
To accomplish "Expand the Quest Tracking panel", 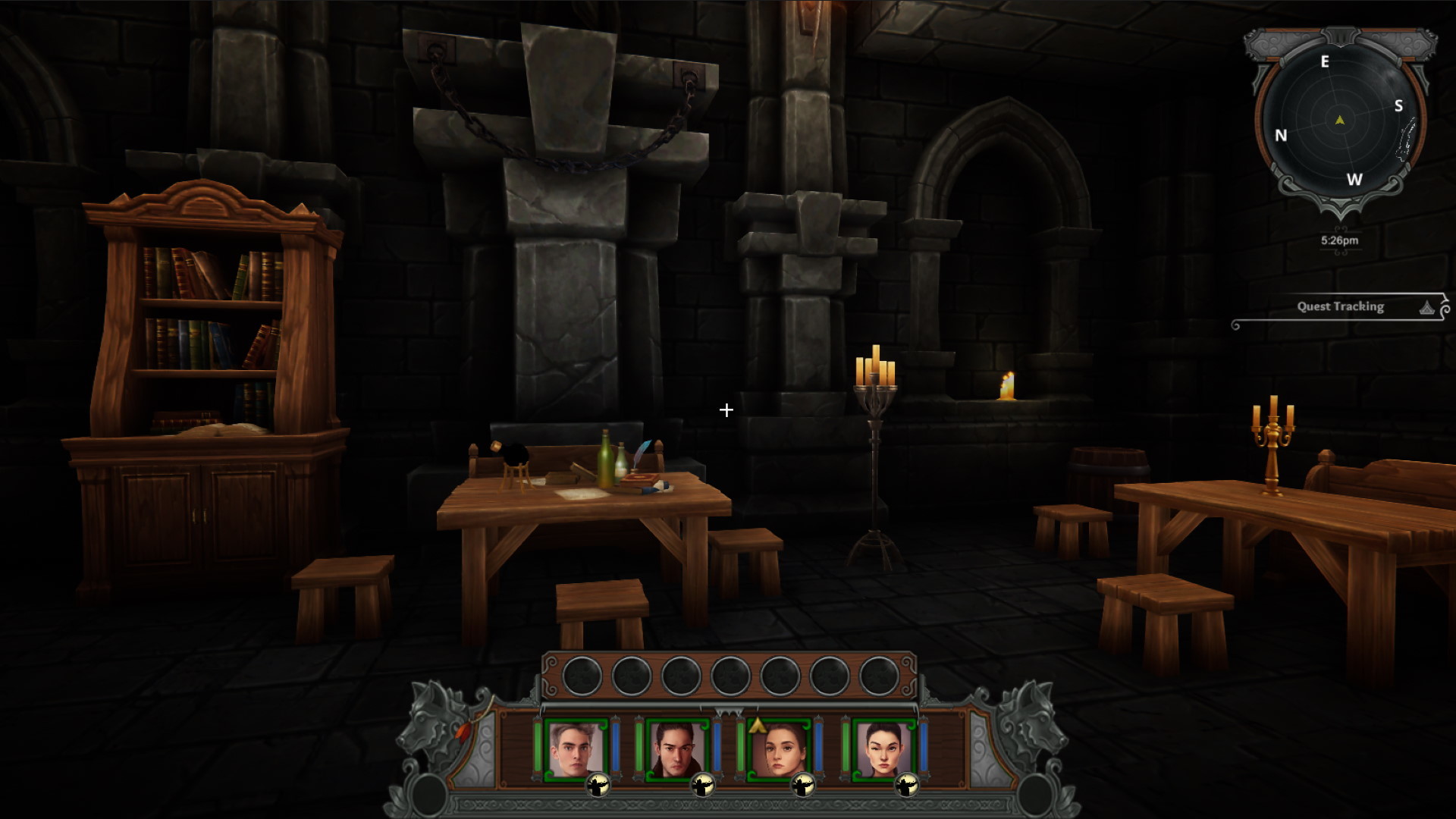I will [1341, 306].
